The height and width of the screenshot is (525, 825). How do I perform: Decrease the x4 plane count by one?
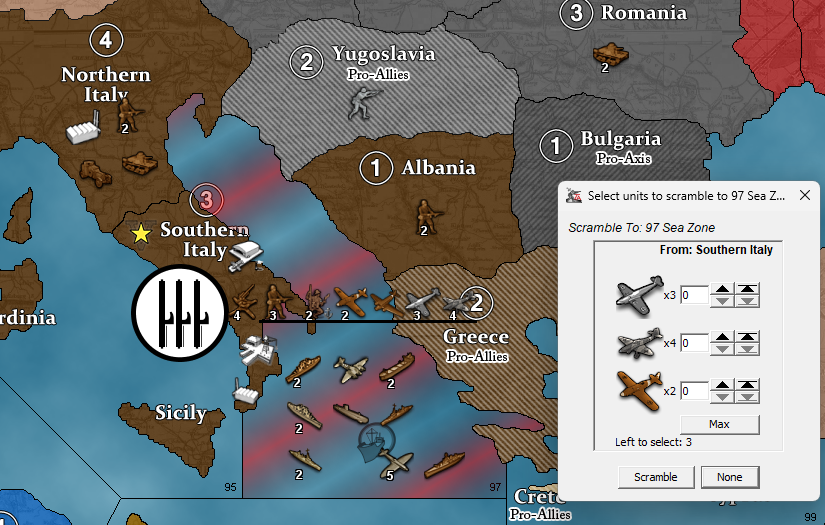click(720, 349)
